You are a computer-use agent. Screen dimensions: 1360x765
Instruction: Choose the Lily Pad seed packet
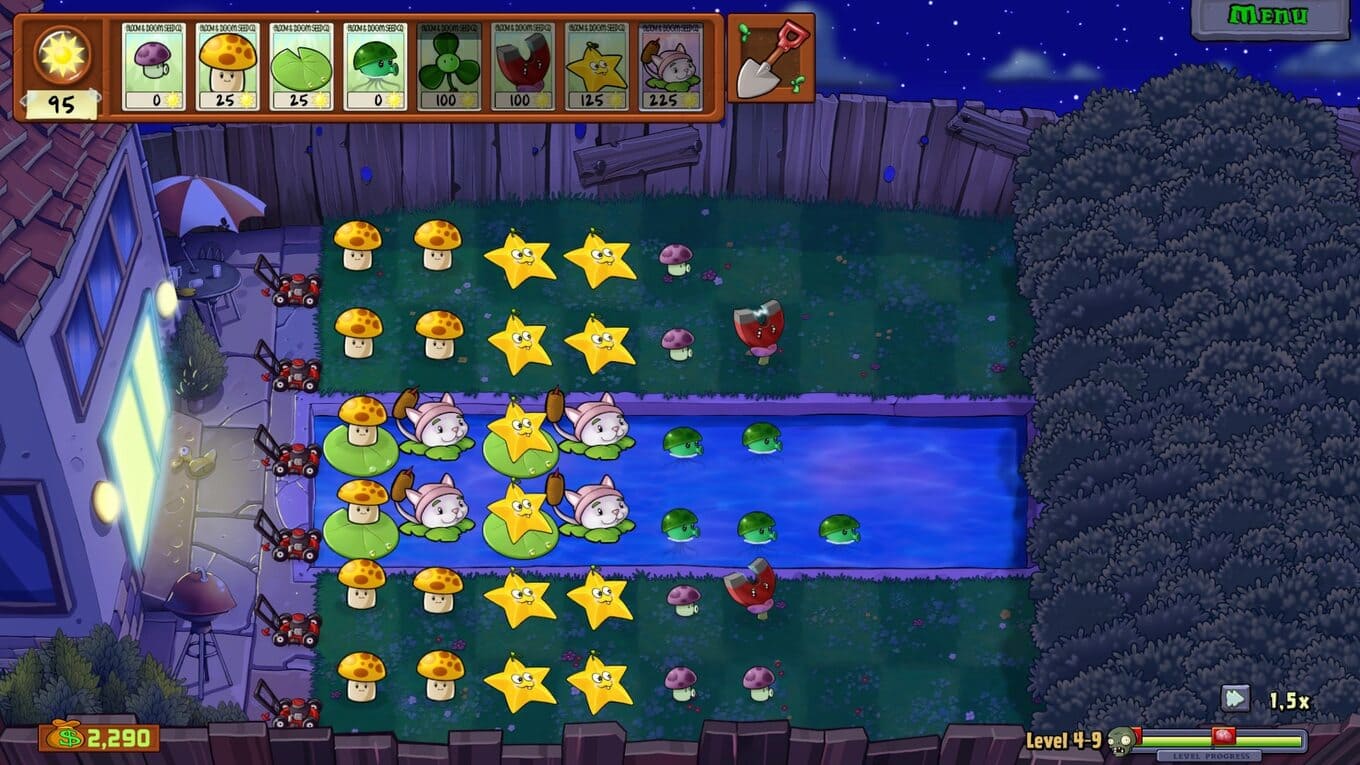point(301,66)
